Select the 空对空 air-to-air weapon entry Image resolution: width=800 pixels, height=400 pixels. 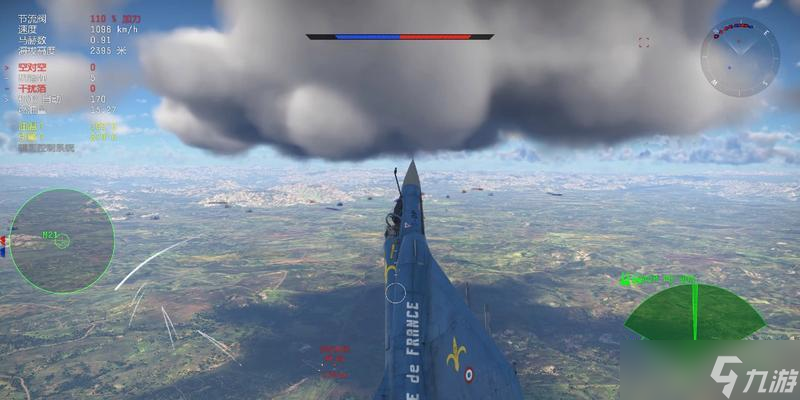(x=34, y=67)
